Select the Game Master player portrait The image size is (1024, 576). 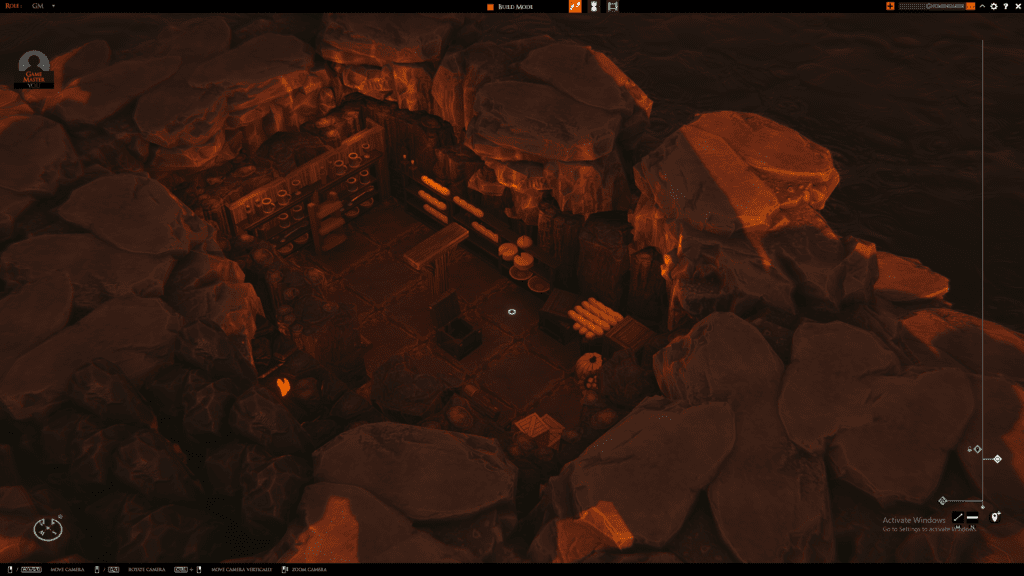click(35, 66)
